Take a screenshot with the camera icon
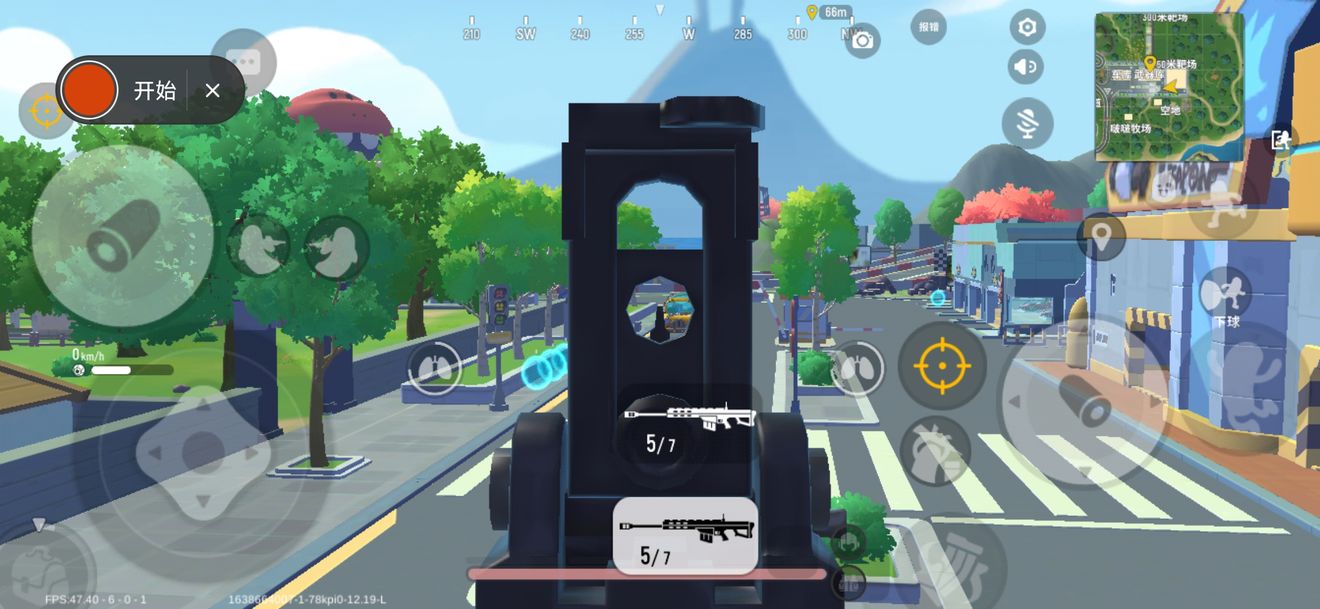The width and height of the screenshot is (1320, 609). click(862, 40)
